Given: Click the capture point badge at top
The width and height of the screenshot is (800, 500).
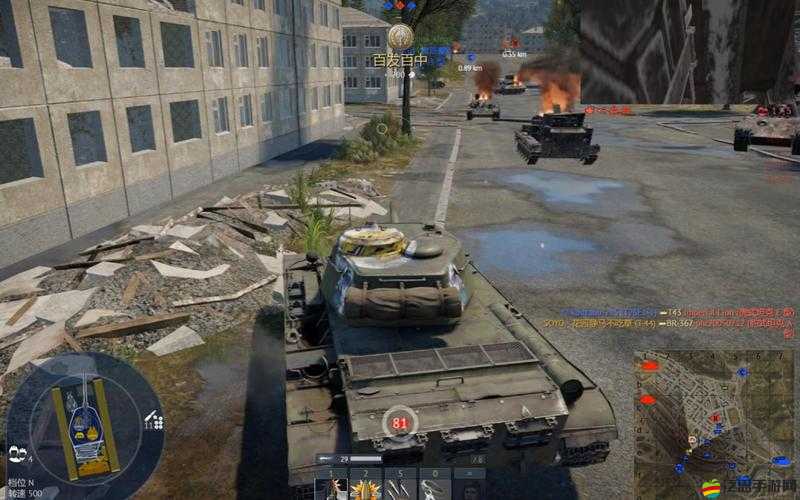Looking at the screenshot, I should click(x=400, y=37).
